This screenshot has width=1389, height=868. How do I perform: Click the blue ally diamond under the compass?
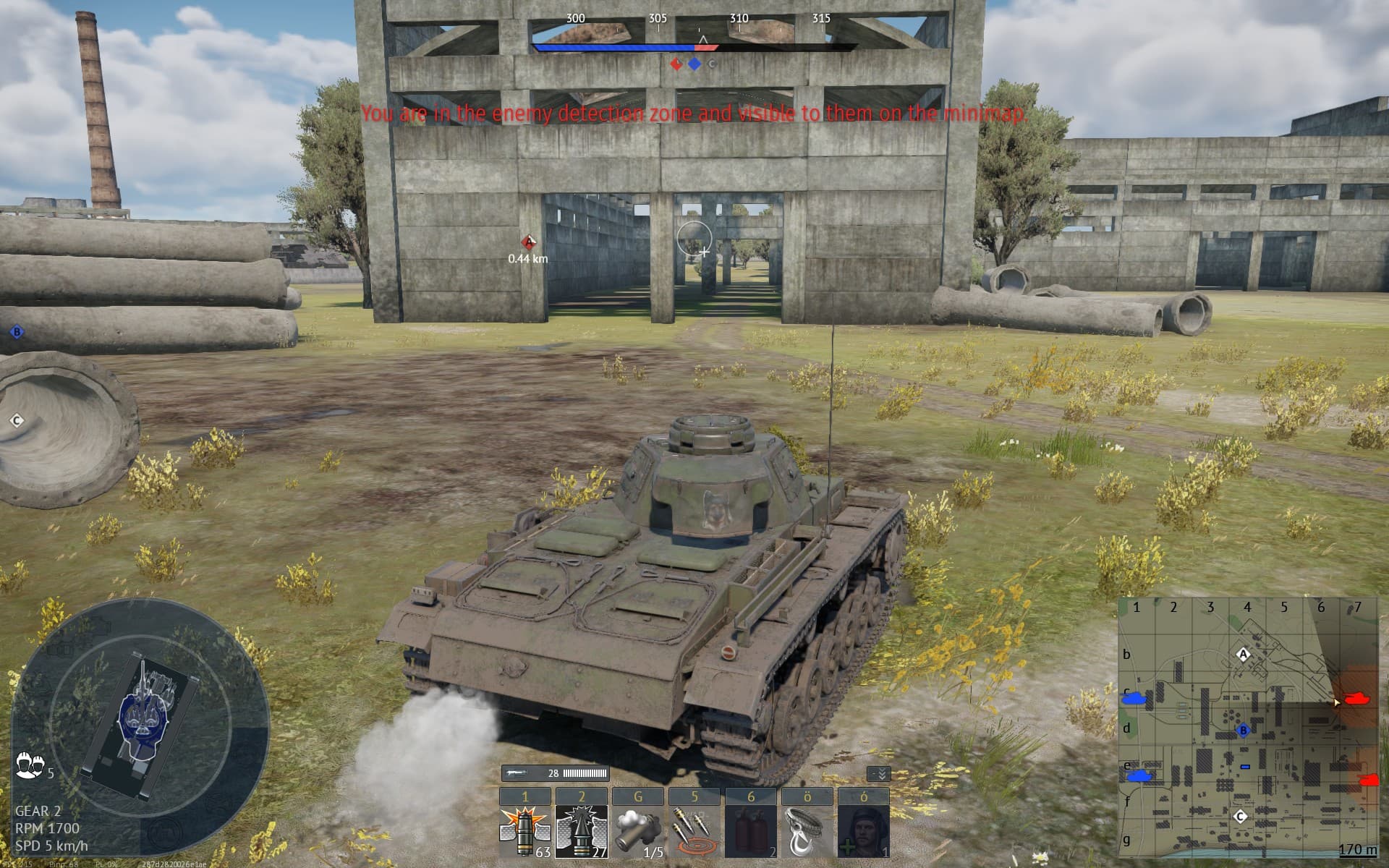pos(694,64)
